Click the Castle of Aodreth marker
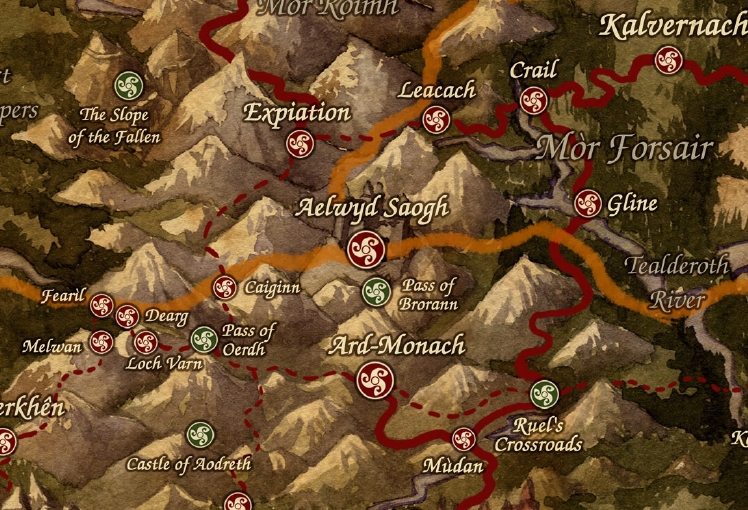 [x=199, y=435]
